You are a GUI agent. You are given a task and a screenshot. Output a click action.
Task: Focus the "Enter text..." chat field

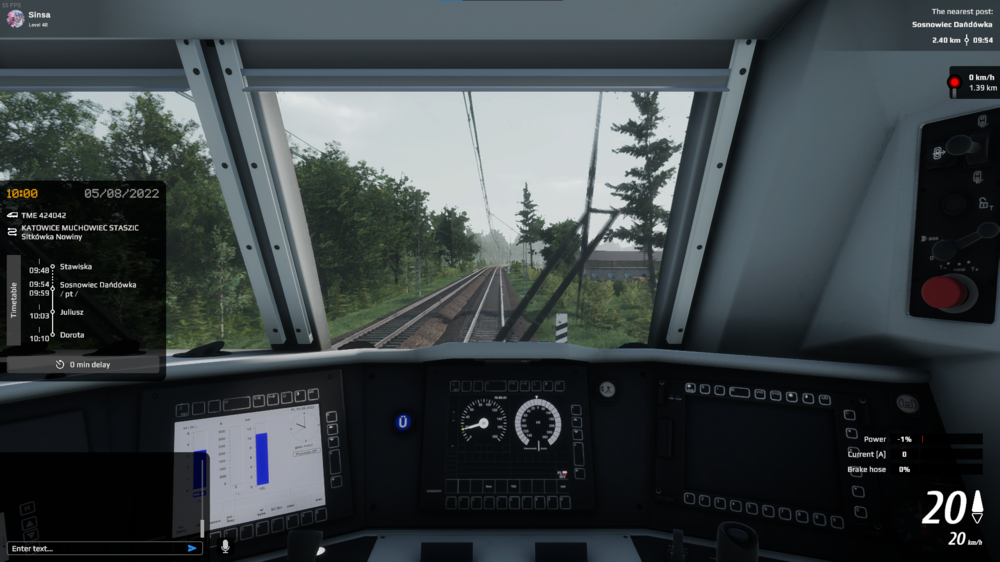[x=95, y=548]
